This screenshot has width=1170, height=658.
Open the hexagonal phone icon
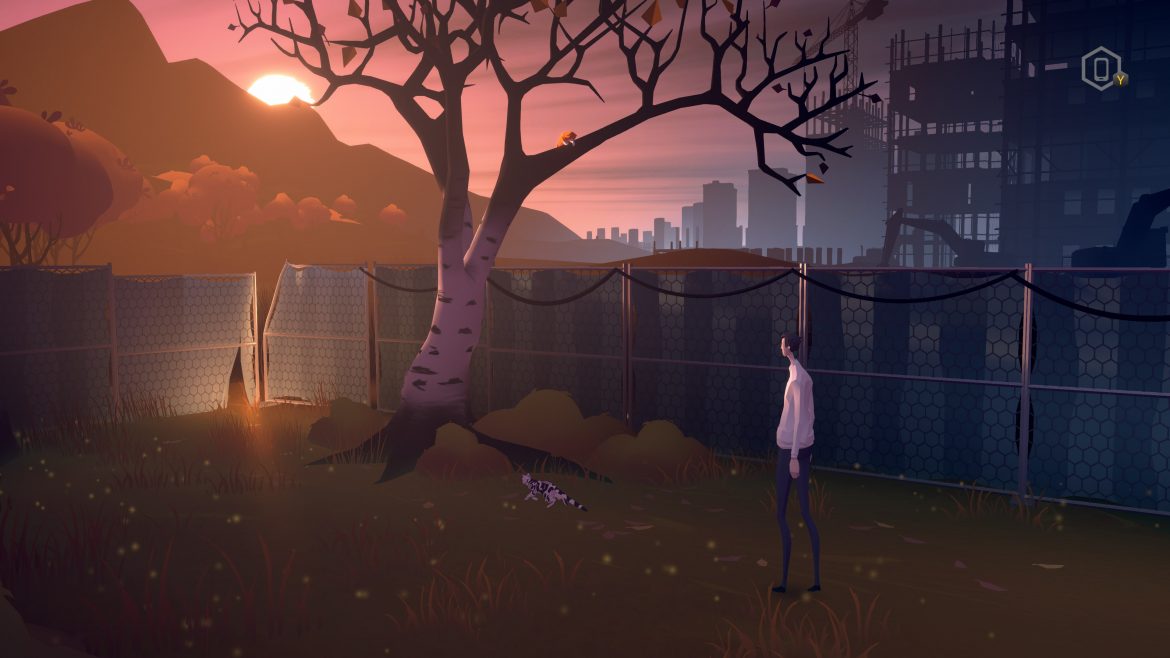[x=1100, y=69]
